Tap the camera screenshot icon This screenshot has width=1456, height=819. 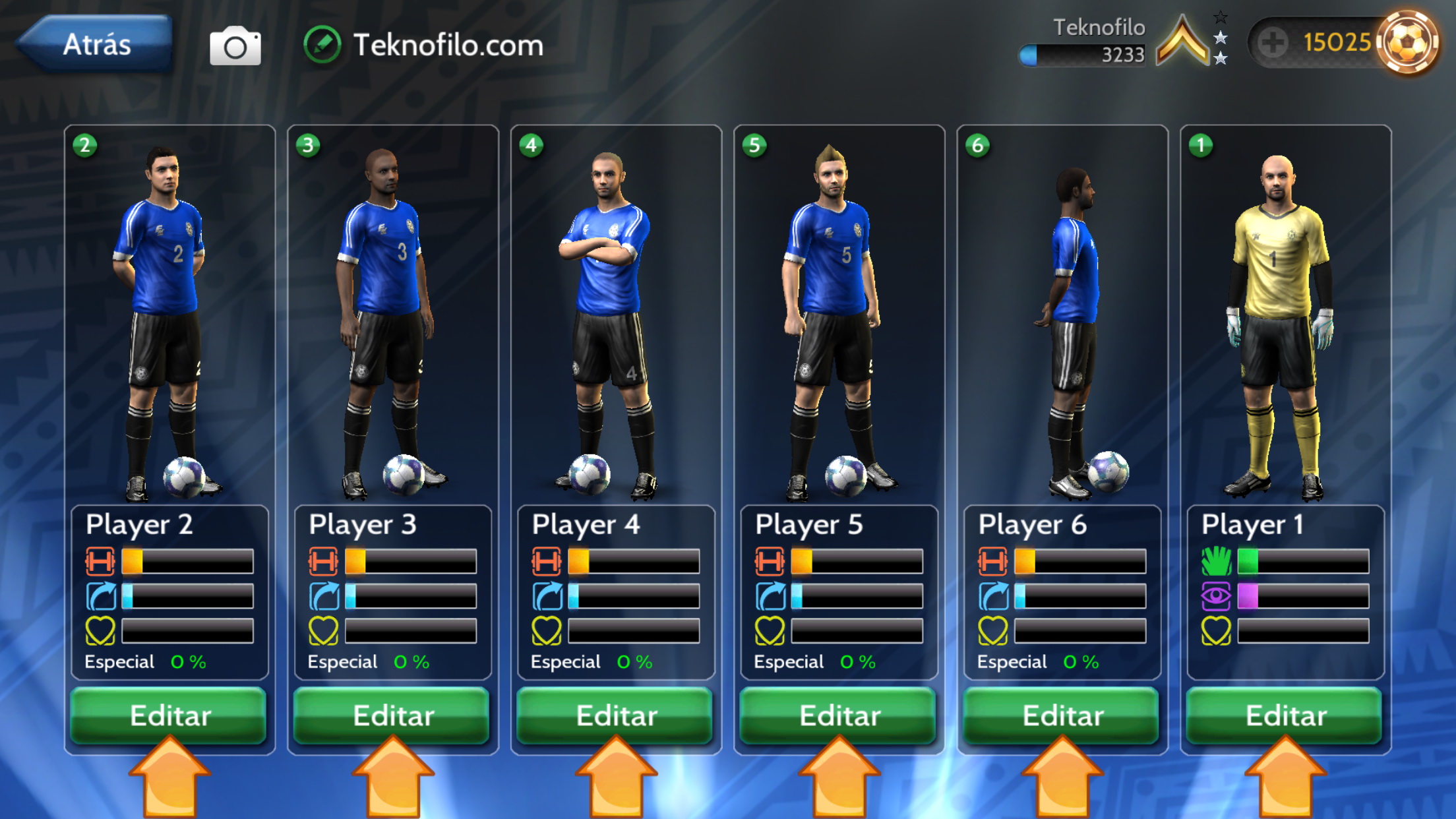pos(235,46)
